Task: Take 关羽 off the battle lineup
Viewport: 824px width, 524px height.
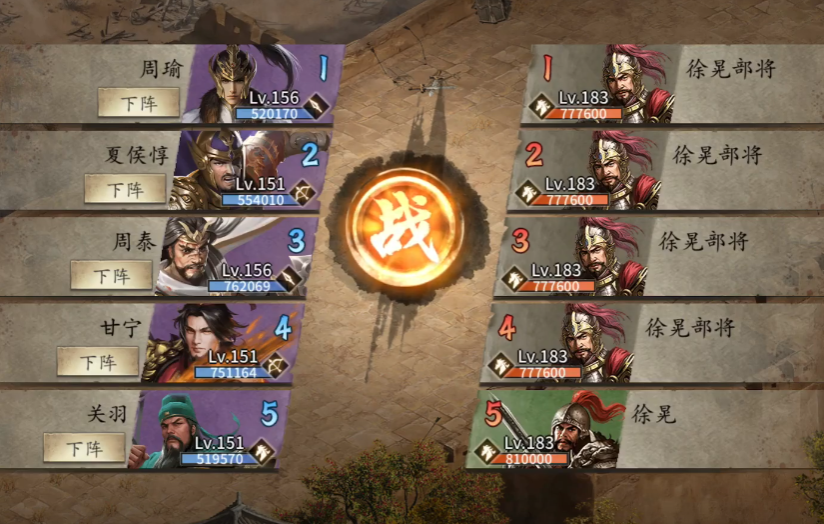Action: tap(83, 447)
